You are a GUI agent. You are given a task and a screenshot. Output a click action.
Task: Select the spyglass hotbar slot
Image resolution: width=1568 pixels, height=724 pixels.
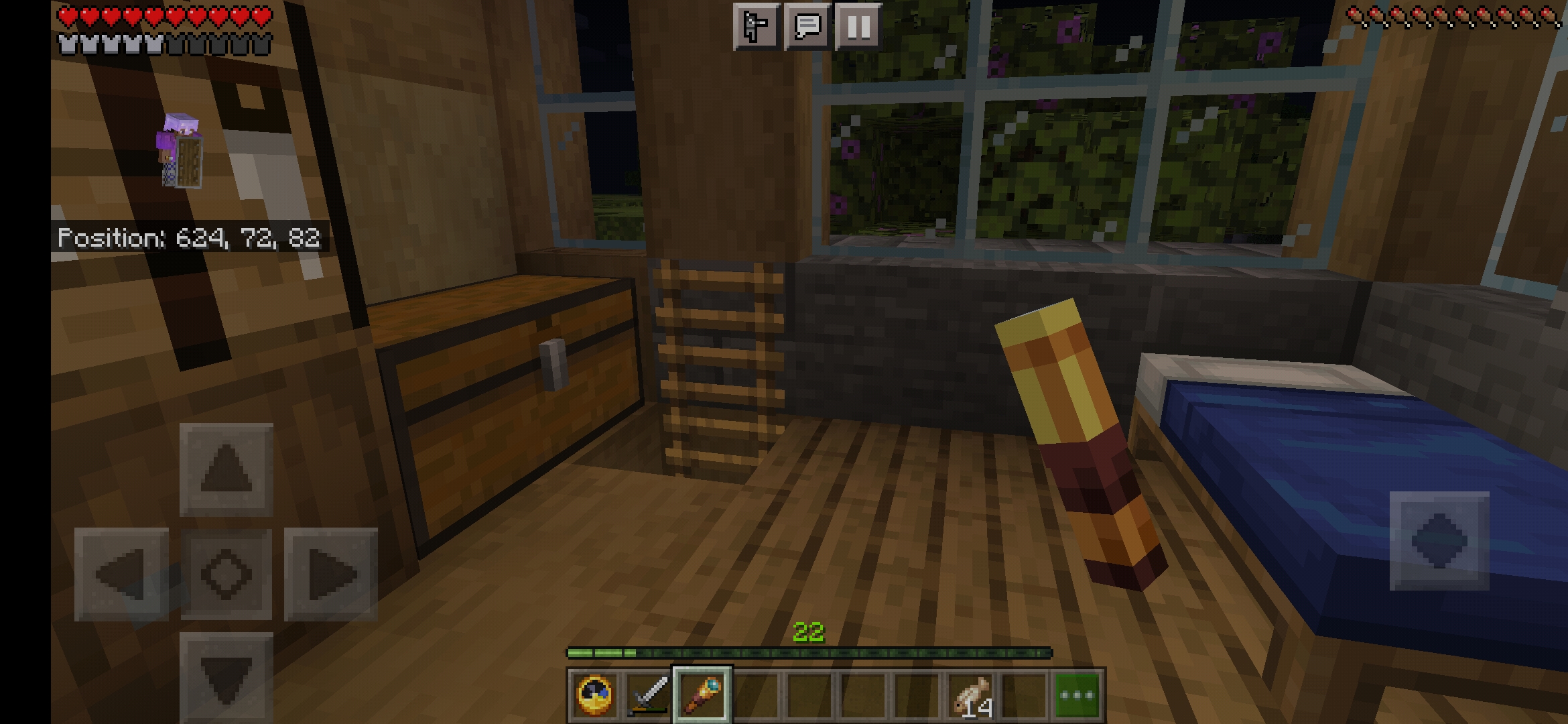coord(702,695)
